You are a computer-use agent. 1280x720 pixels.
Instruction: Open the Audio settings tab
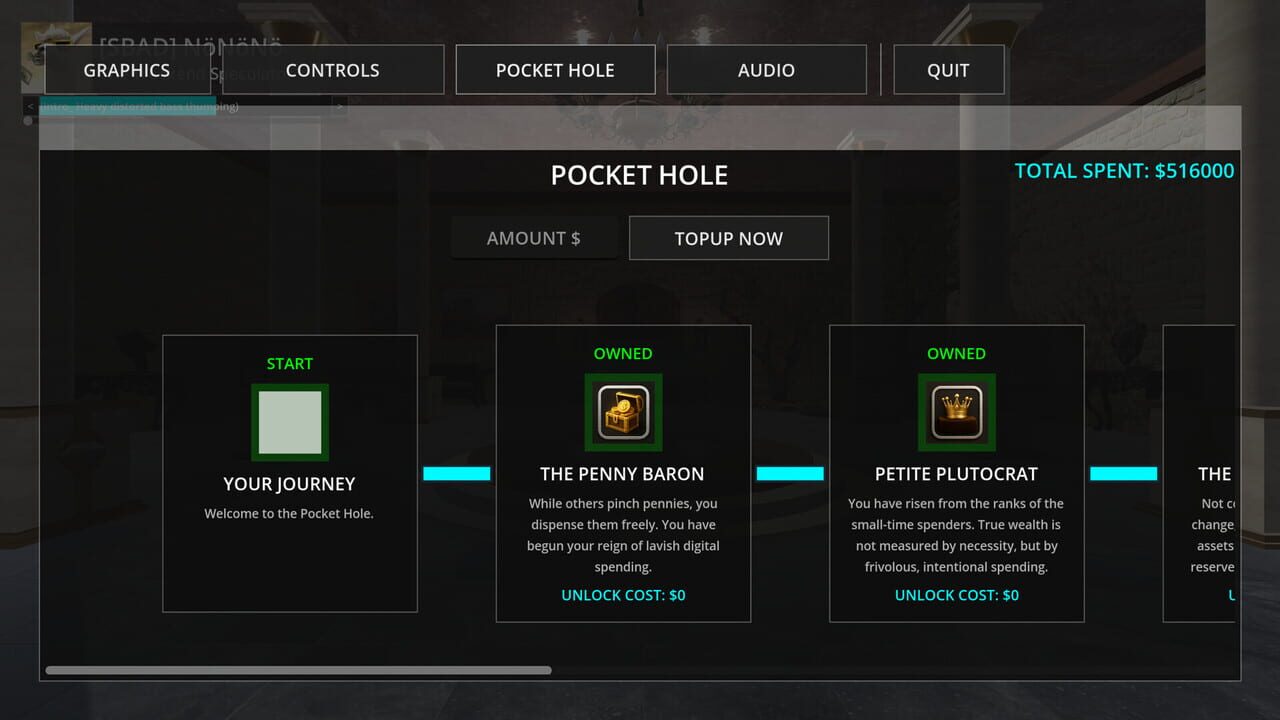pos(766,70)
